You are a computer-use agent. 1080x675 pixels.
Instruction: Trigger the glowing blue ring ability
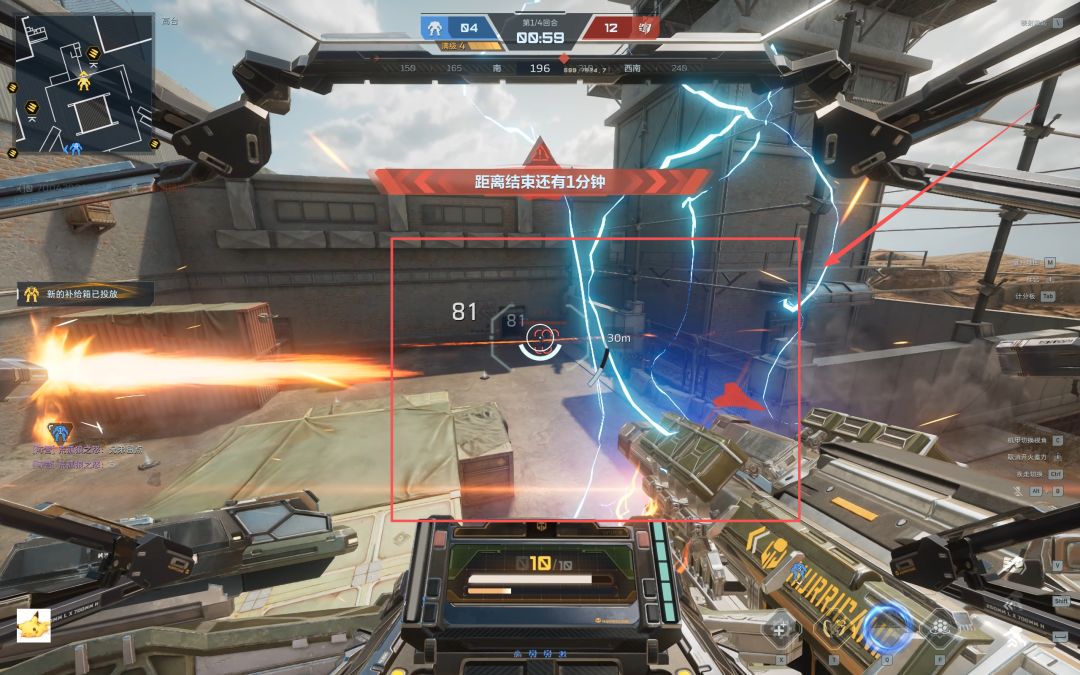[888, 627]
